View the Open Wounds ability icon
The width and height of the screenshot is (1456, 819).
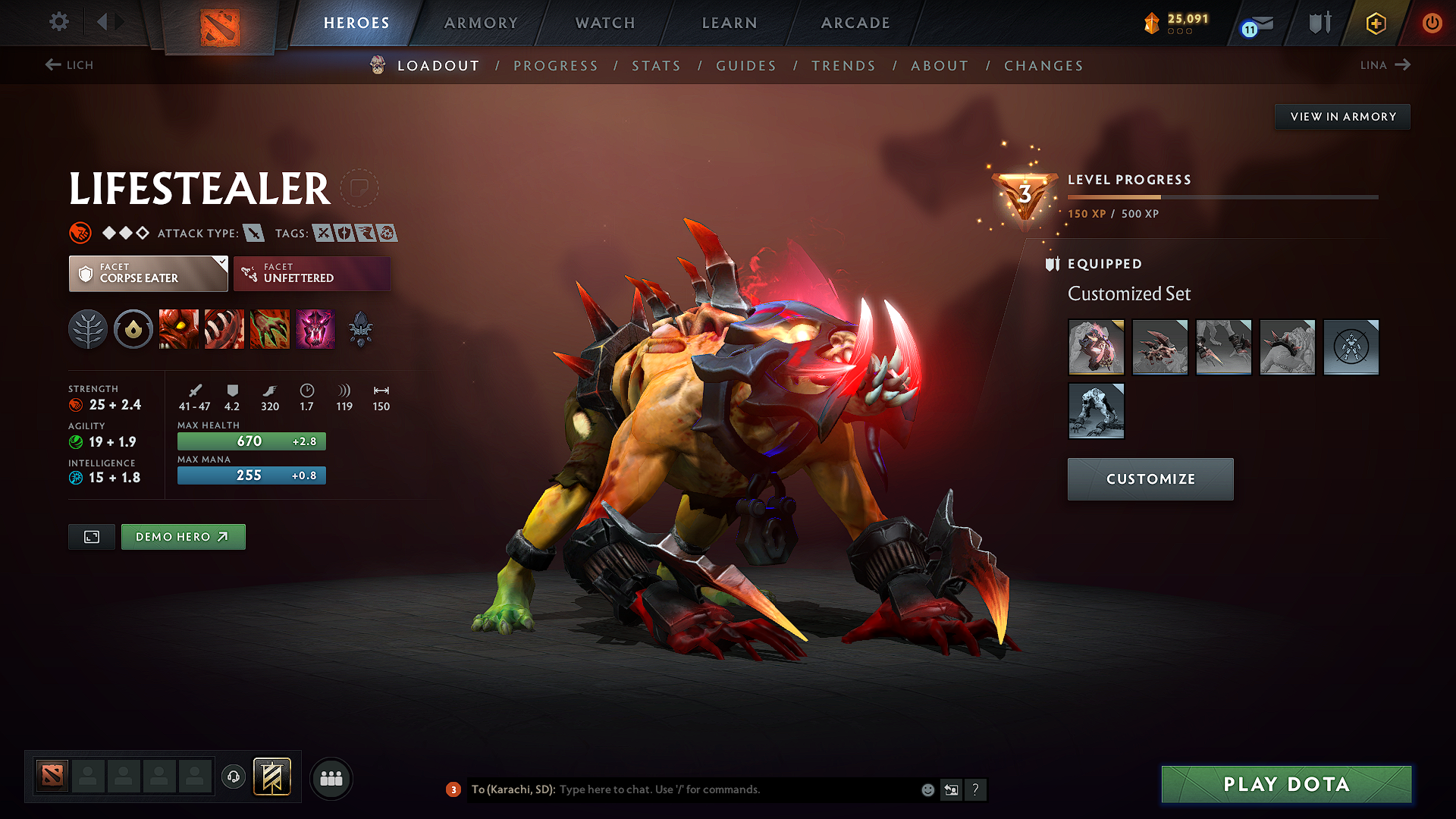pyautogui.click(x=224, y=329)
